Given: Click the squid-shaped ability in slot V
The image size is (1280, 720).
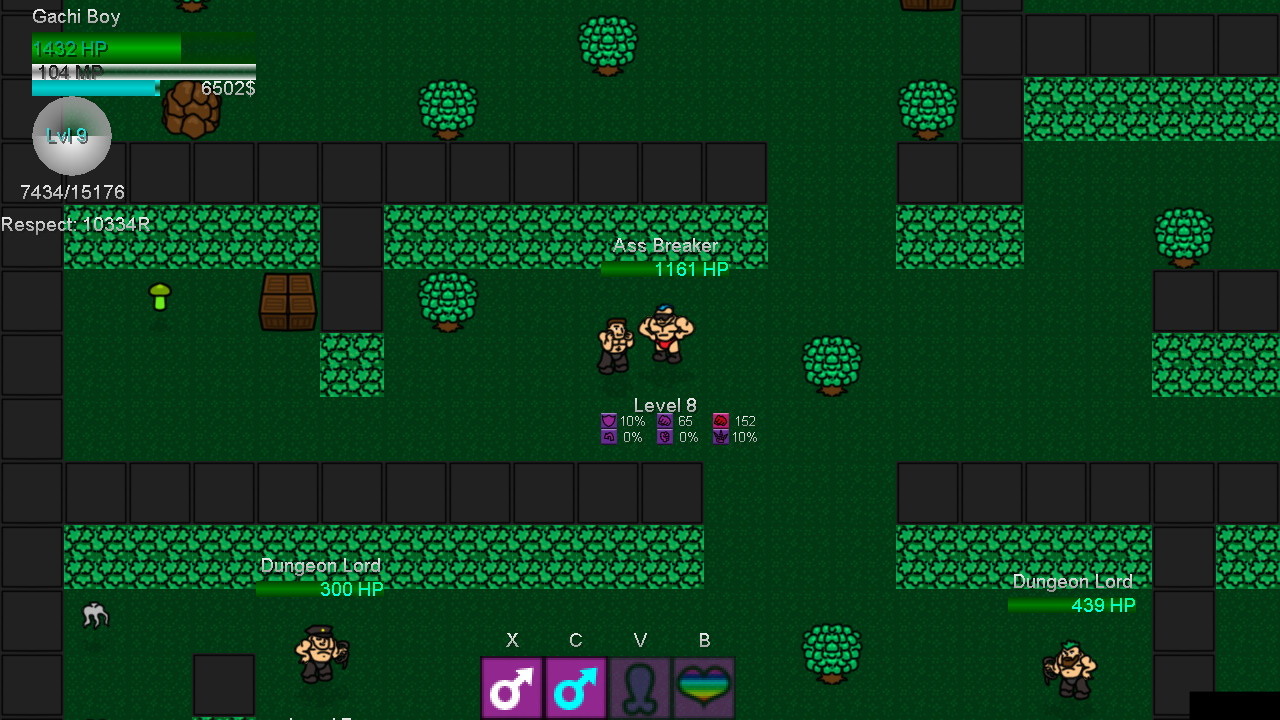Looking at the screenshot, I should 640,686.
